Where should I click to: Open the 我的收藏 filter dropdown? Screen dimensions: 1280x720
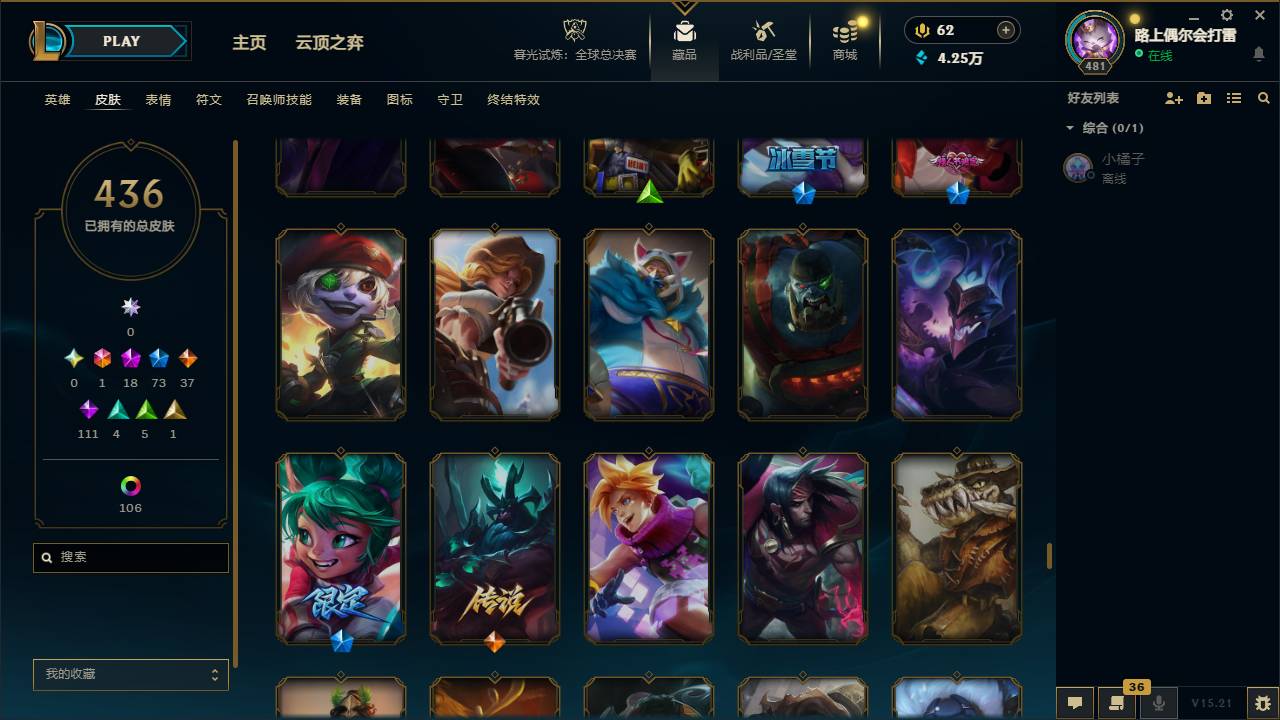(130, 675)
